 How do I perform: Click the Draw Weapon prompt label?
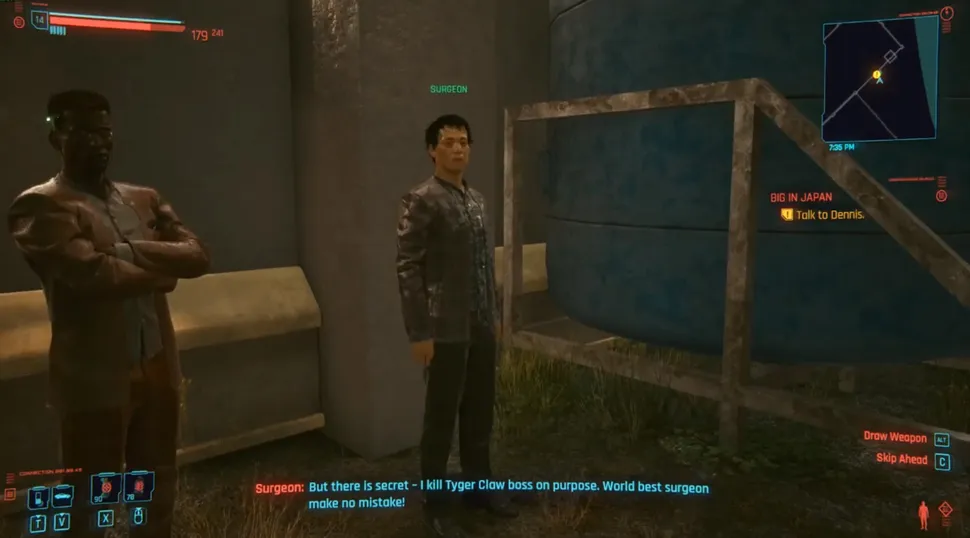[x=895, y=437]
